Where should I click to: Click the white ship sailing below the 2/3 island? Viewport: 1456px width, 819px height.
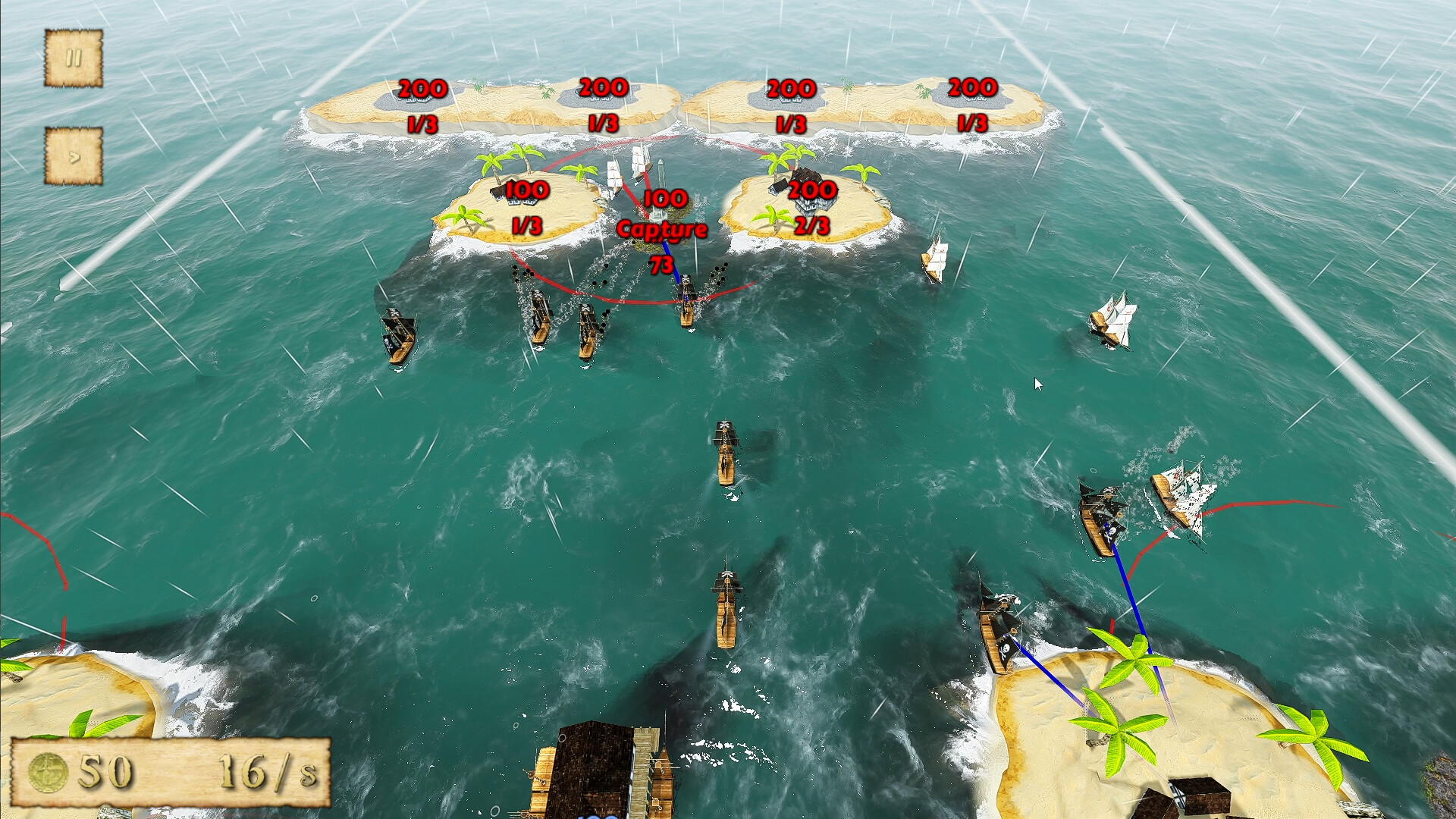tap(934, 258)
